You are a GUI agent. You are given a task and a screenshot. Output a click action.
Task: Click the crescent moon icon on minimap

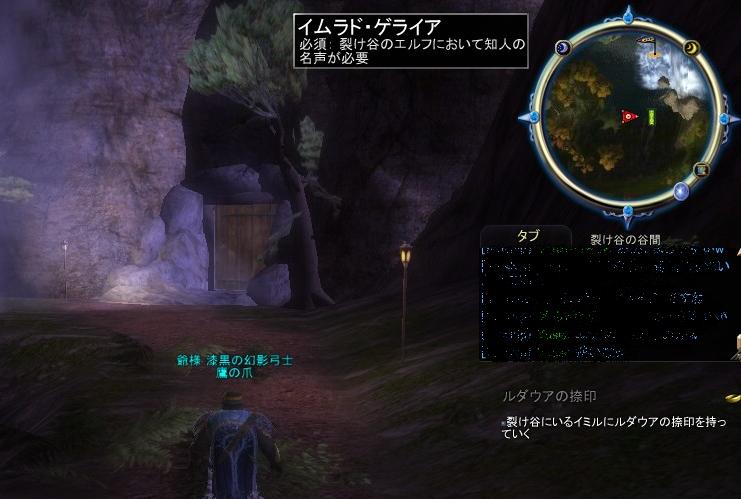[x=690, y=48]
